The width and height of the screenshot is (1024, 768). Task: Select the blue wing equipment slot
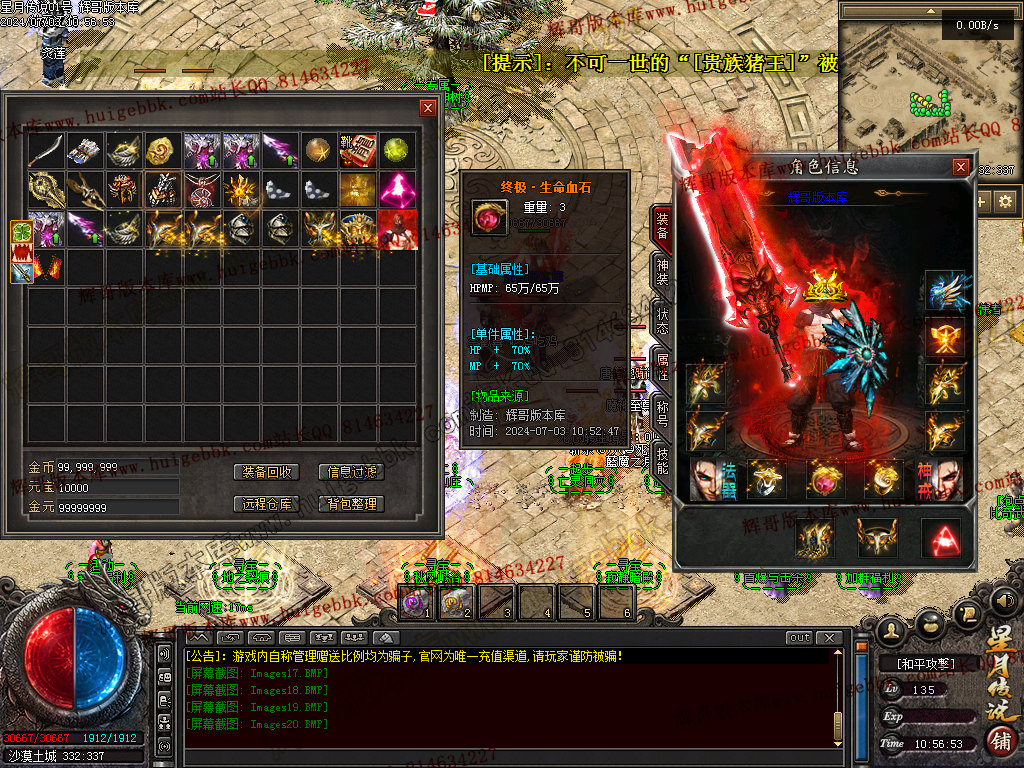pos(945,290)
